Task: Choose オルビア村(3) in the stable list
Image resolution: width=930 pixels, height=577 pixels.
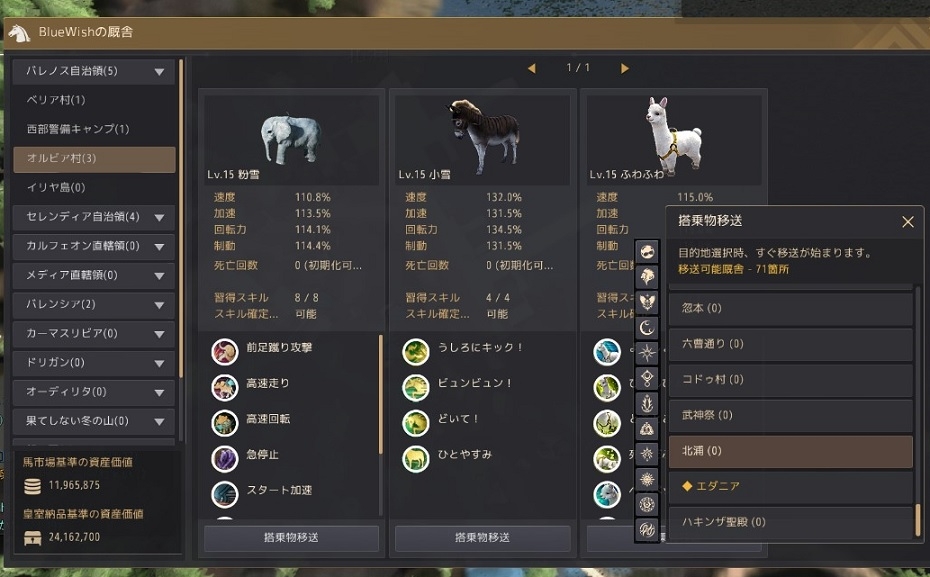Action: [94, 158]
